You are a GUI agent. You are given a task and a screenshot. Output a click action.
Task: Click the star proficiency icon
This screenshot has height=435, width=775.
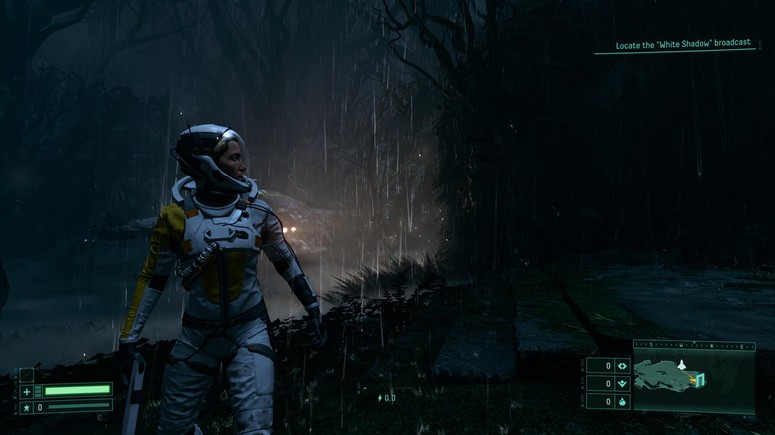[27, 407]
